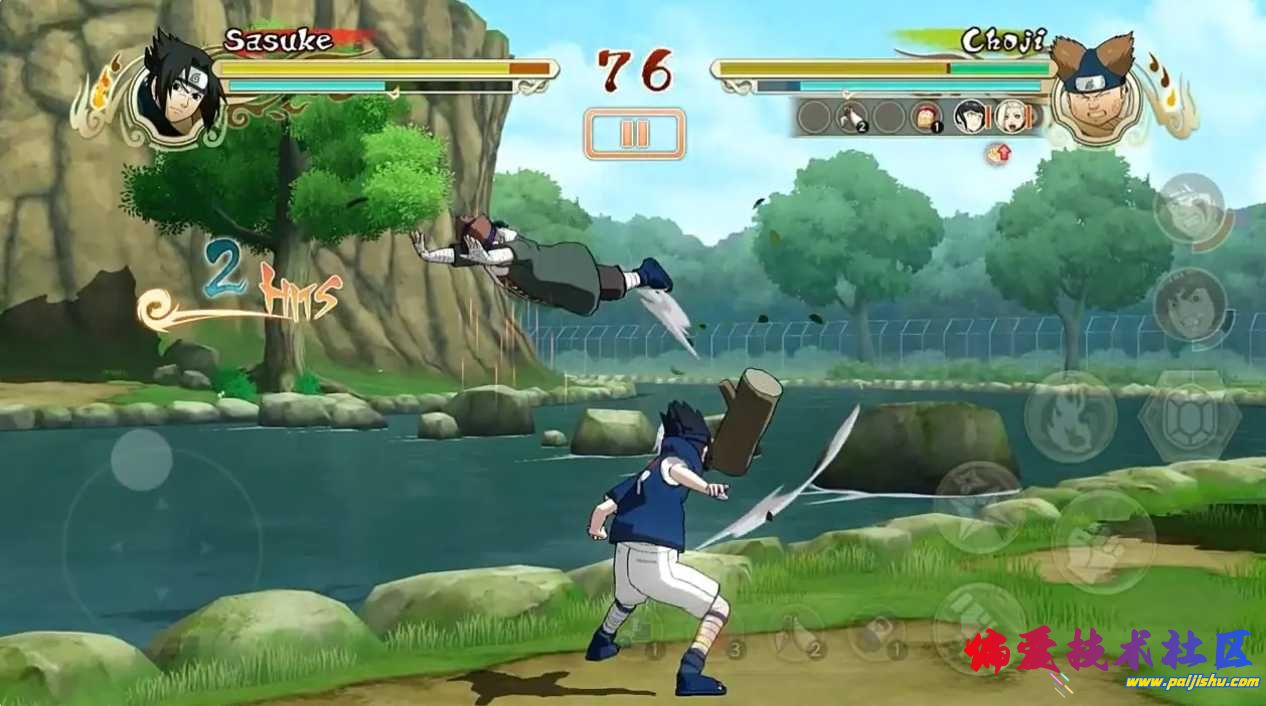Pause the fight with the pause button

(x=634, y=133)
